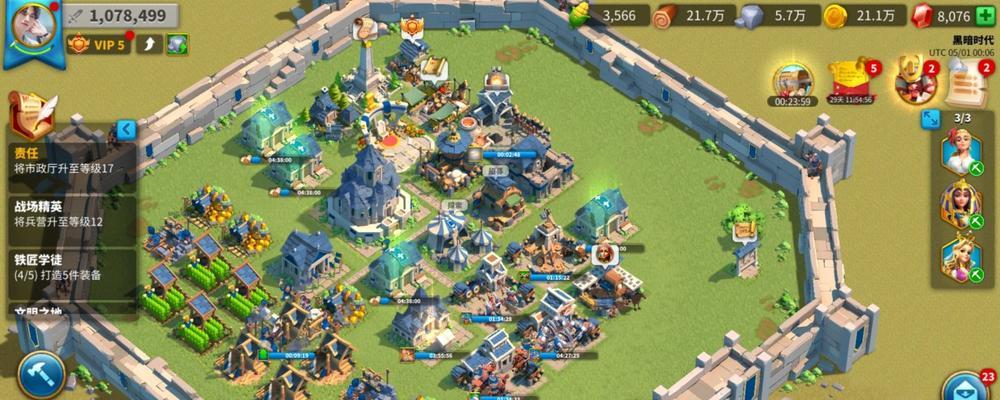Open the golden helmet warrior event icon
Image resolution: width=1000 pixels, height=400 pixels.
tap(911, 80)
